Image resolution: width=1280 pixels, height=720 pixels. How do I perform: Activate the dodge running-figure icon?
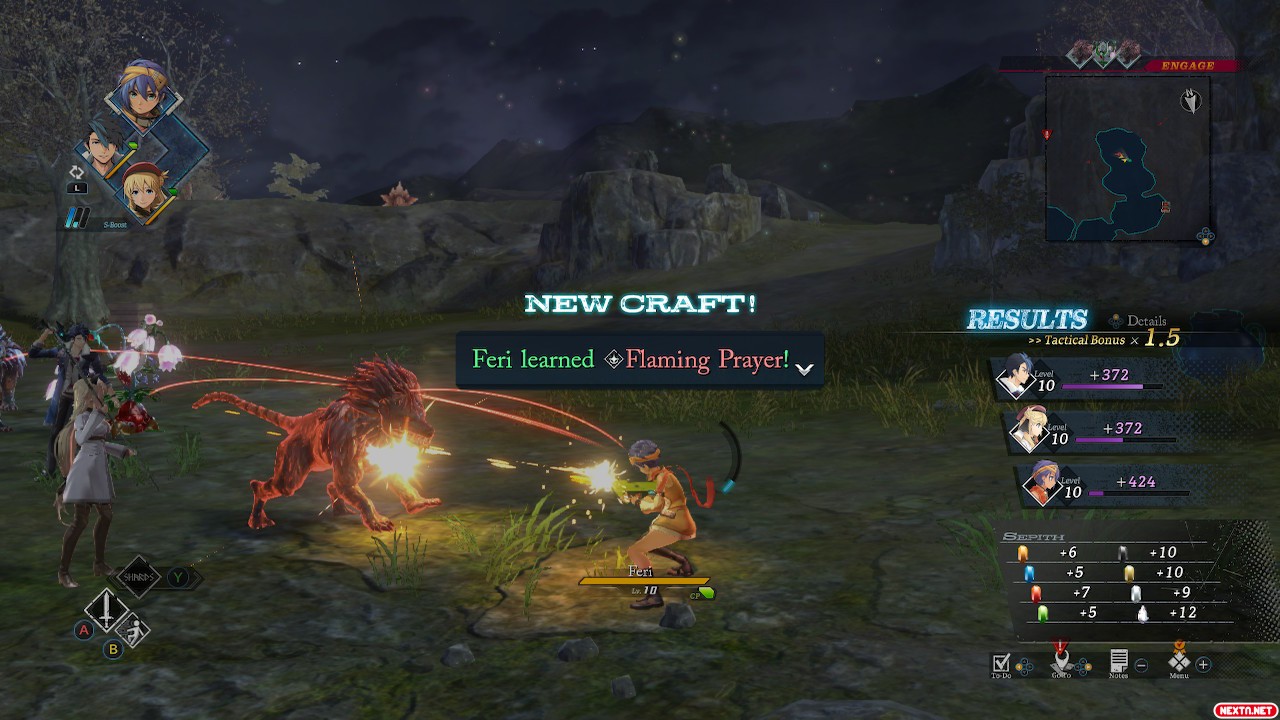(133, 630)
